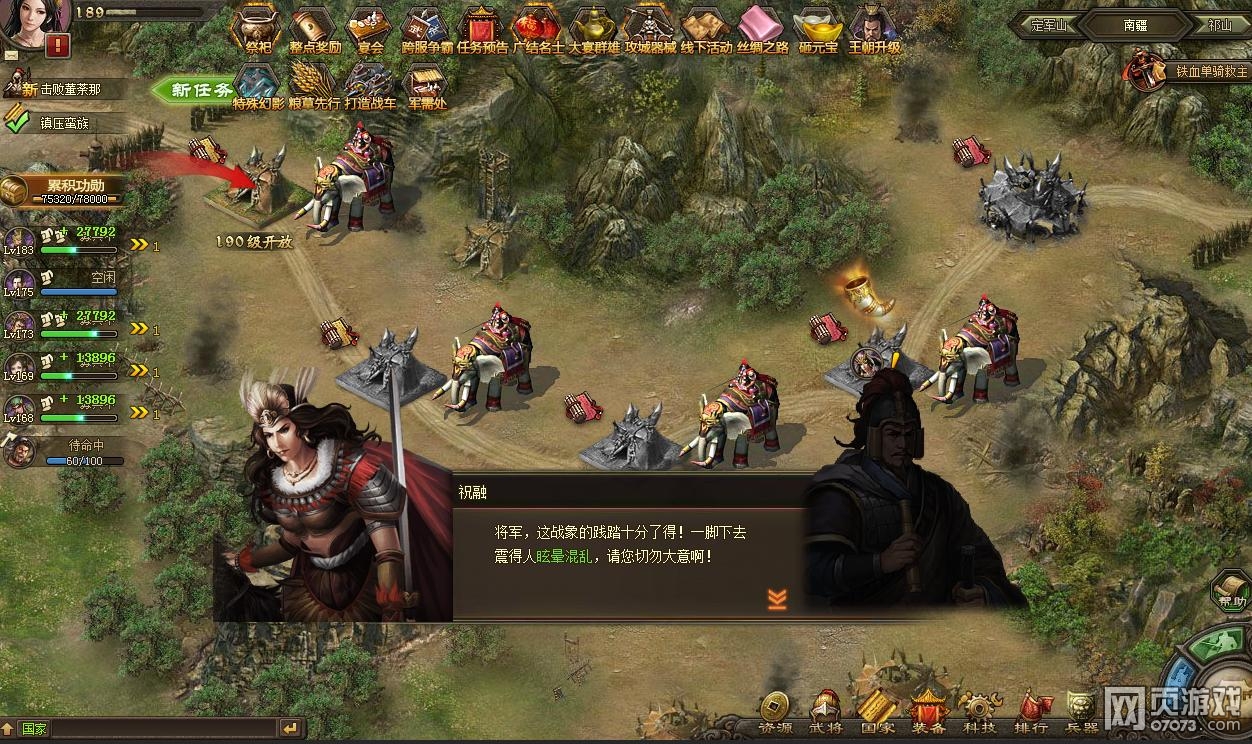This screenshot has width=1252, height=744.
Task: Open the 跨服争霸 cross-server event
Action: [427, 30]
